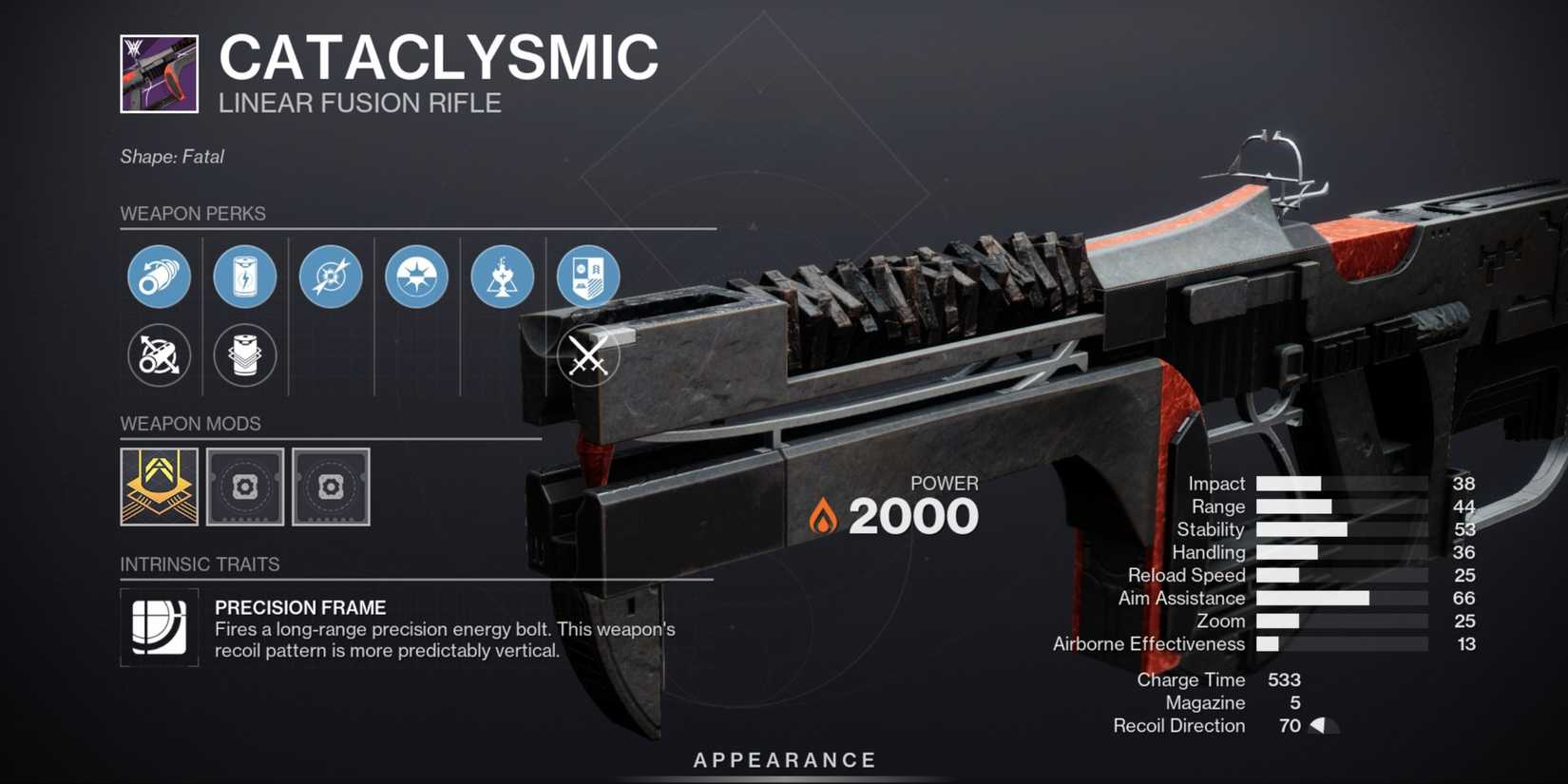Click the crossed swords marker on the weapon

click(586, 354)
